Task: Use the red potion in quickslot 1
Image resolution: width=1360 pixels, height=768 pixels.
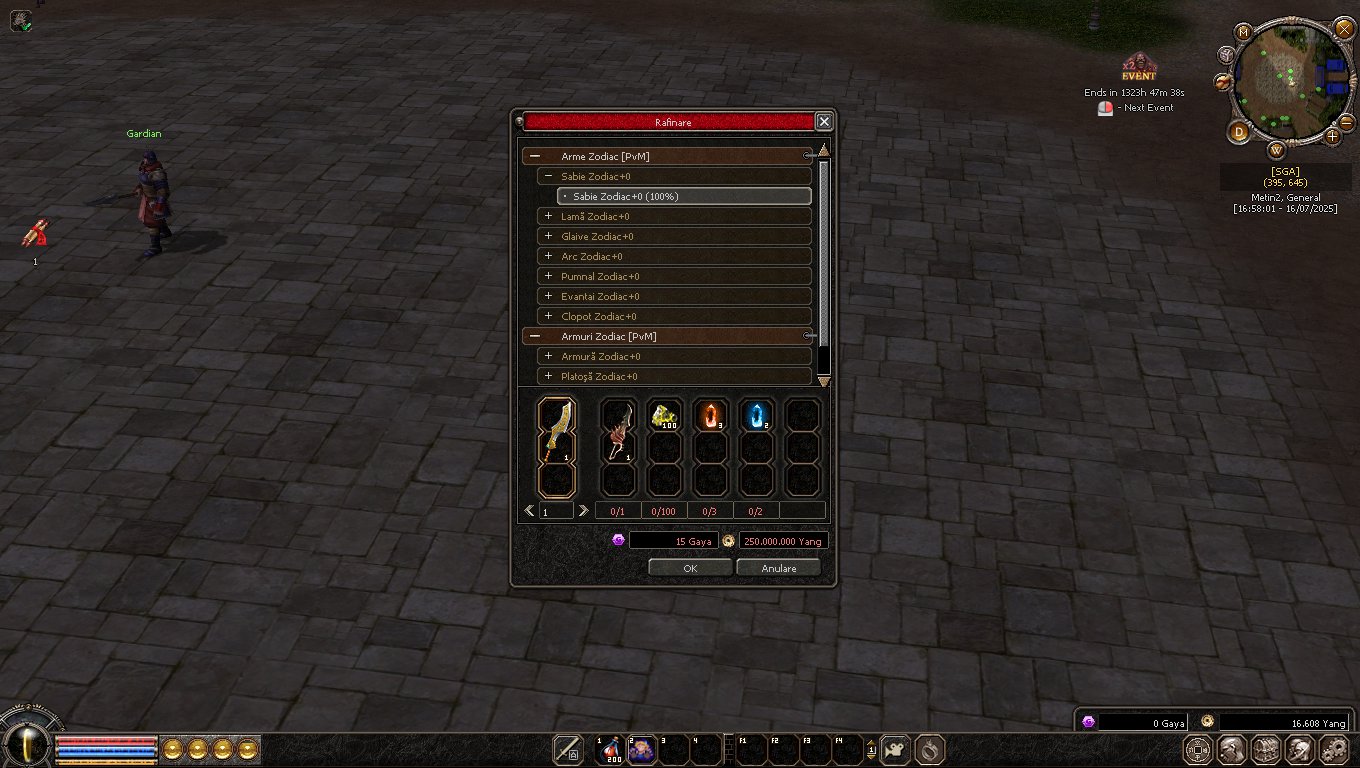Action: point(609,749)
